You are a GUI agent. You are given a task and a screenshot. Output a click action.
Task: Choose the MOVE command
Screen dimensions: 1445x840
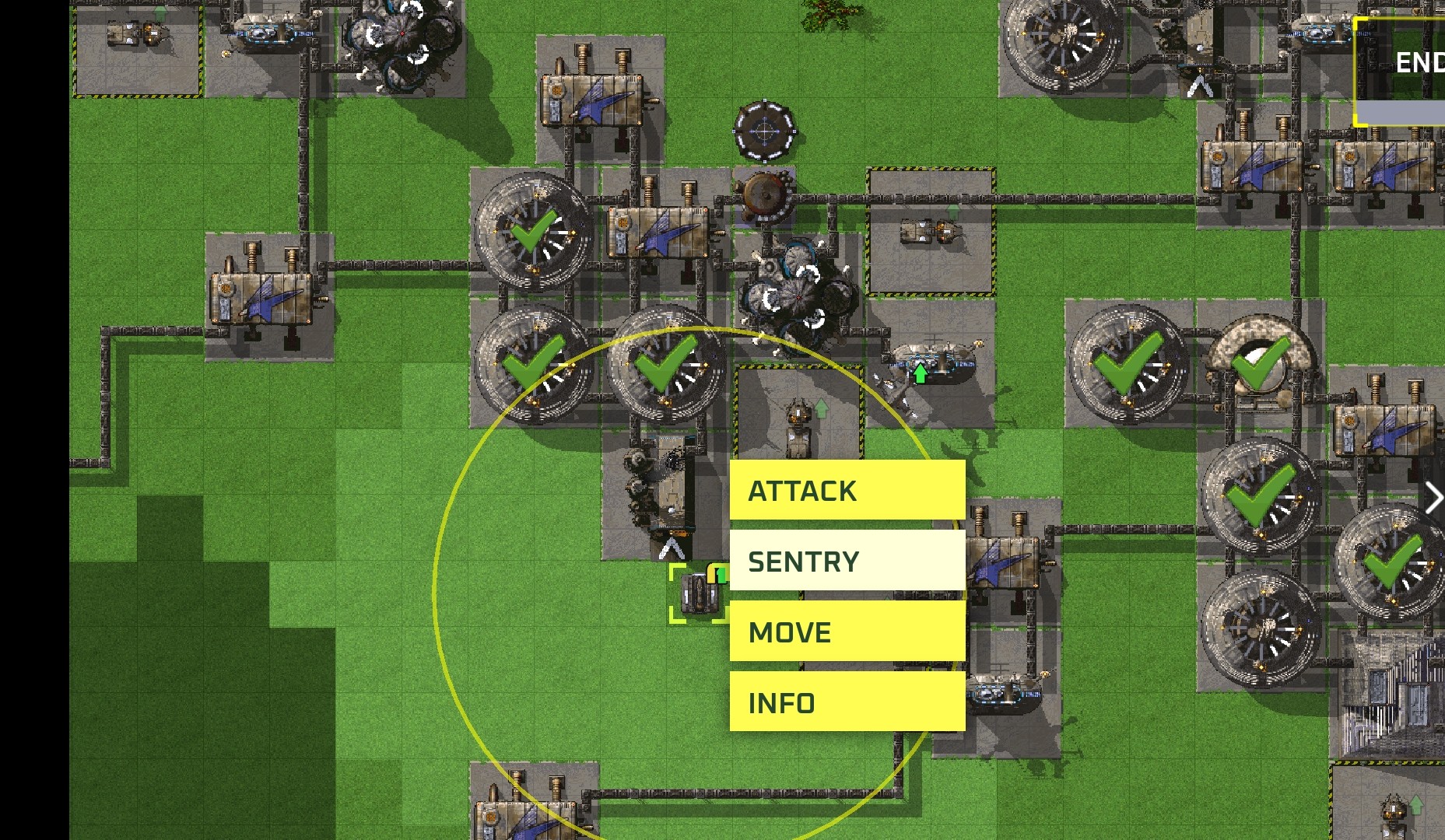tap(846, 632)
